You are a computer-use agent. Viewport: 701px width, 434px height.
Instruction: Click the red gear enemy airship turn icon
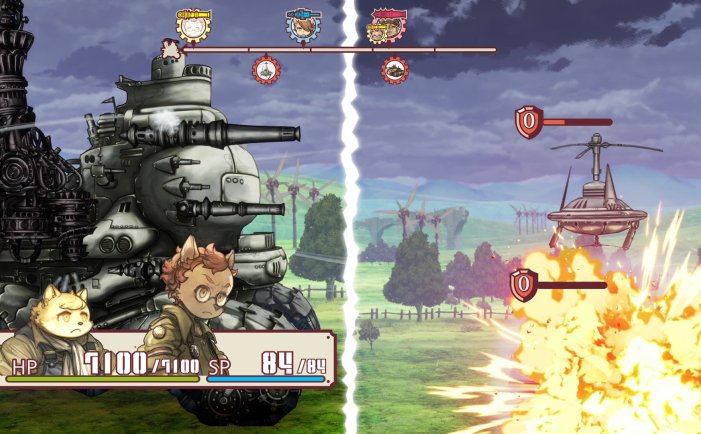(266, 70)
